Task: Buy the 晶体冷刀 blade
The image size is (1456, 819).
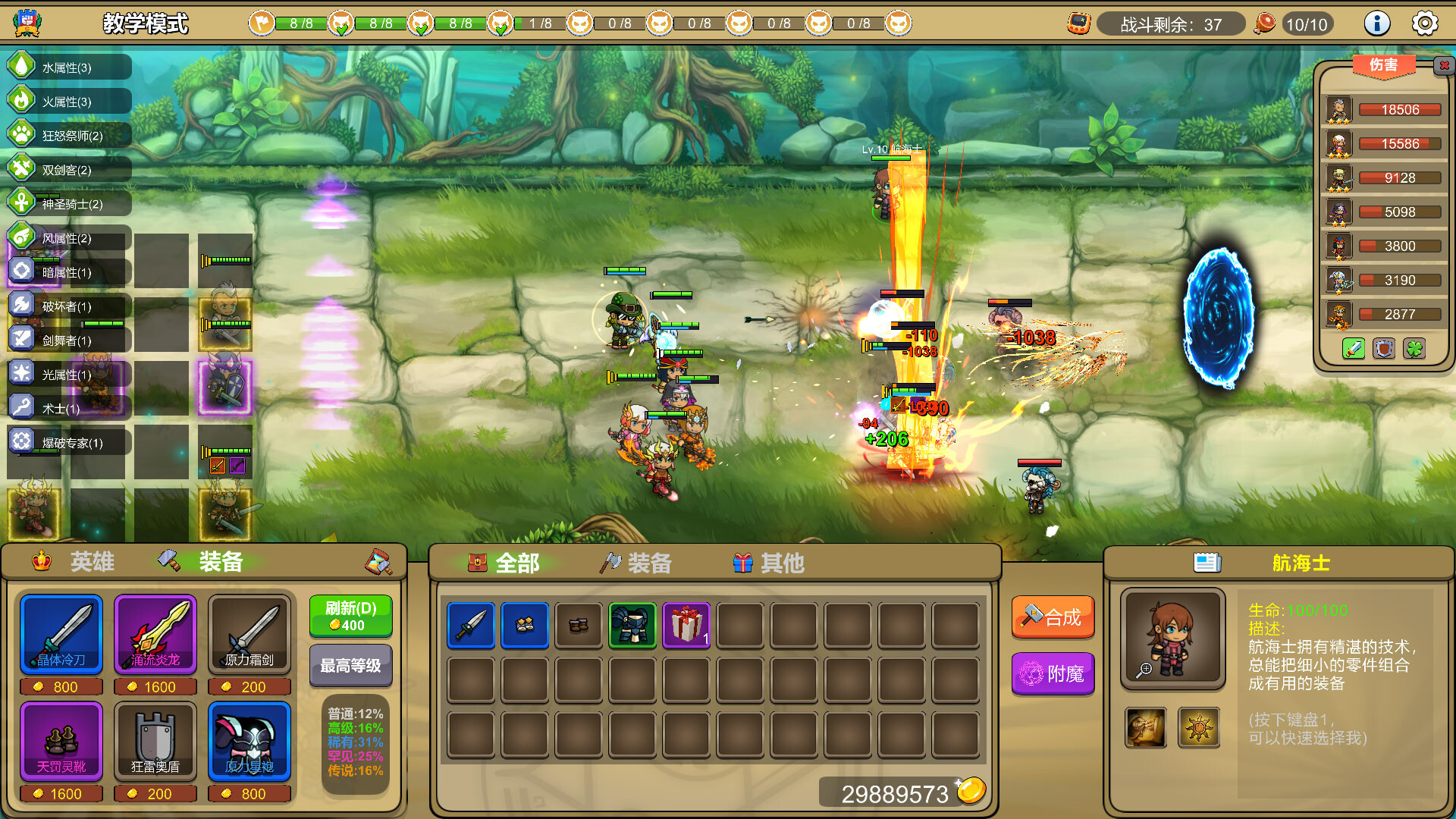Action: (61, 633)
